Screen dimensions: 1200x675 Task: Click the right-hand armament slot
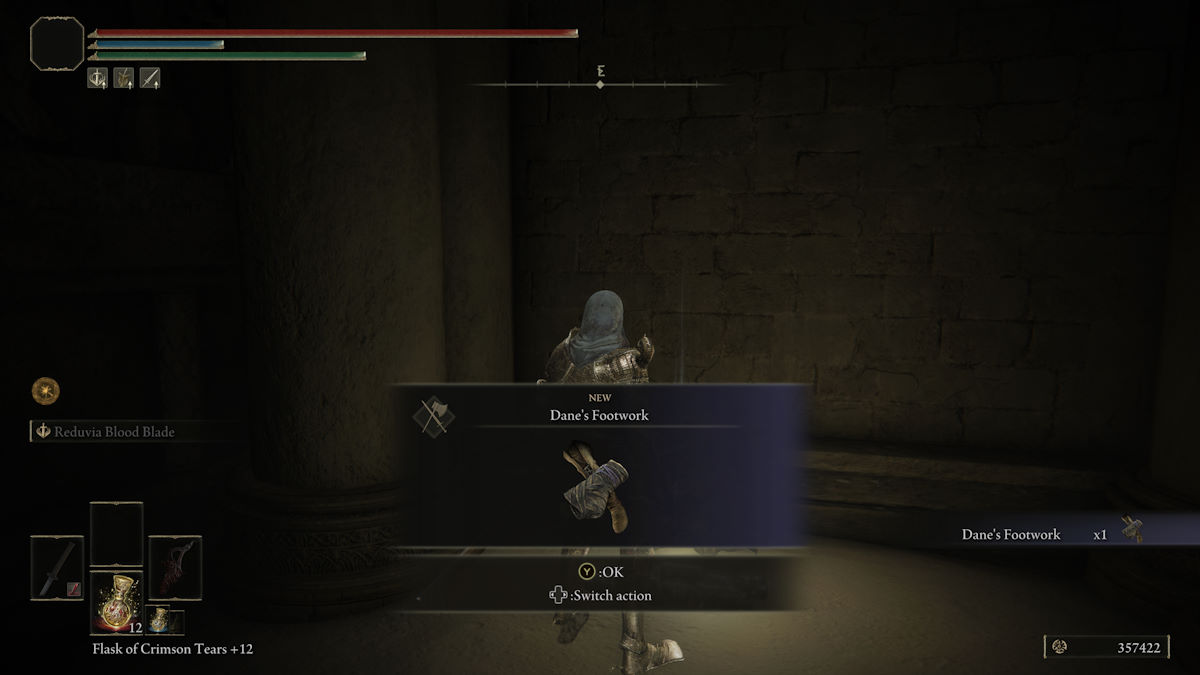click(x=175, y=568)
